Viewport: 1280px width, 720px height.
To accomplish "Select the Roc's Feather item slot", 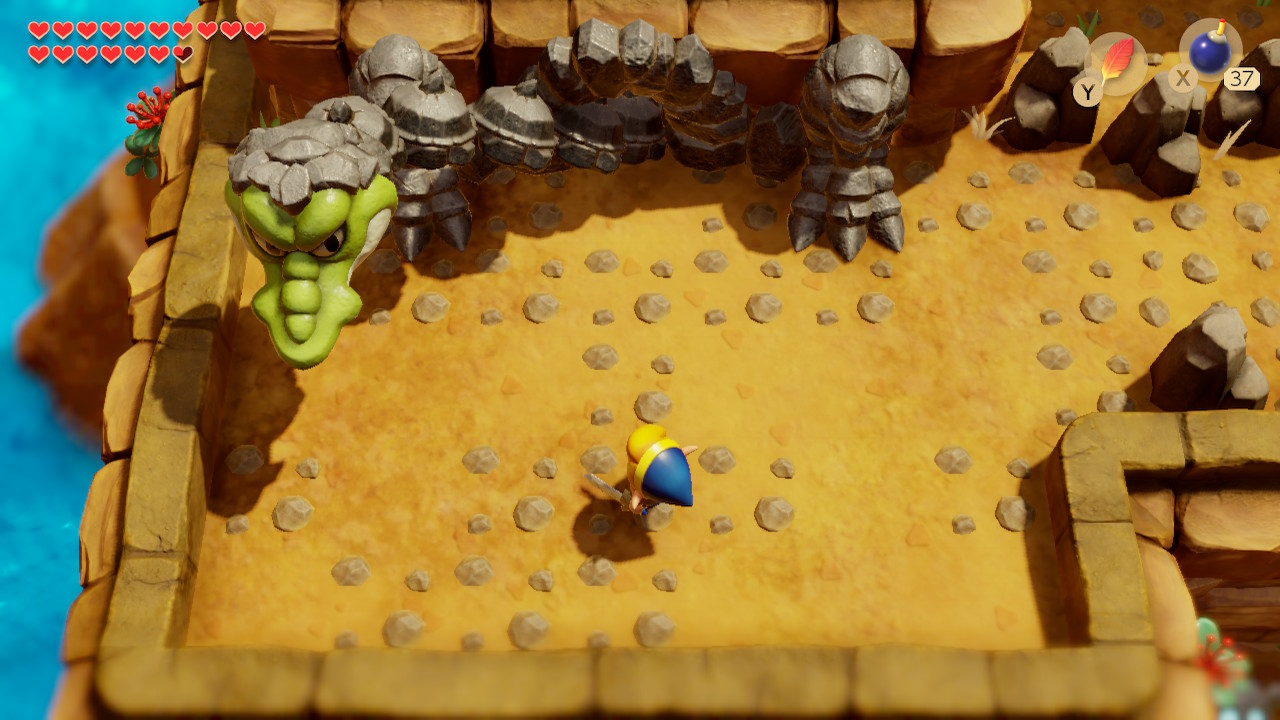I will click(x=1115, y=62).
